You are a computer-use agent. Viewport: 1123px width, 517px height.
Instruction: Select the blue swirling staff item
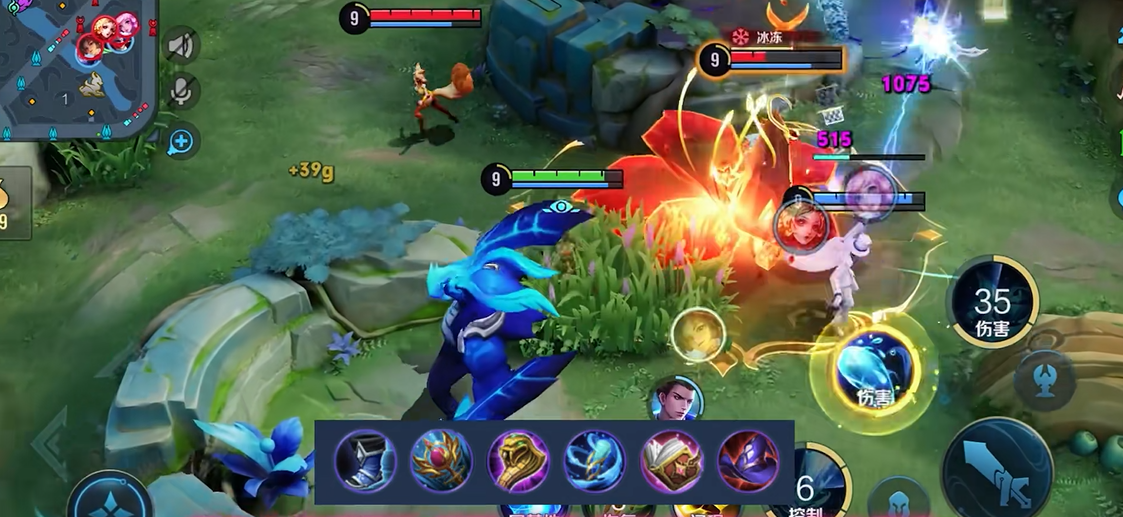[x=595, y=461]
